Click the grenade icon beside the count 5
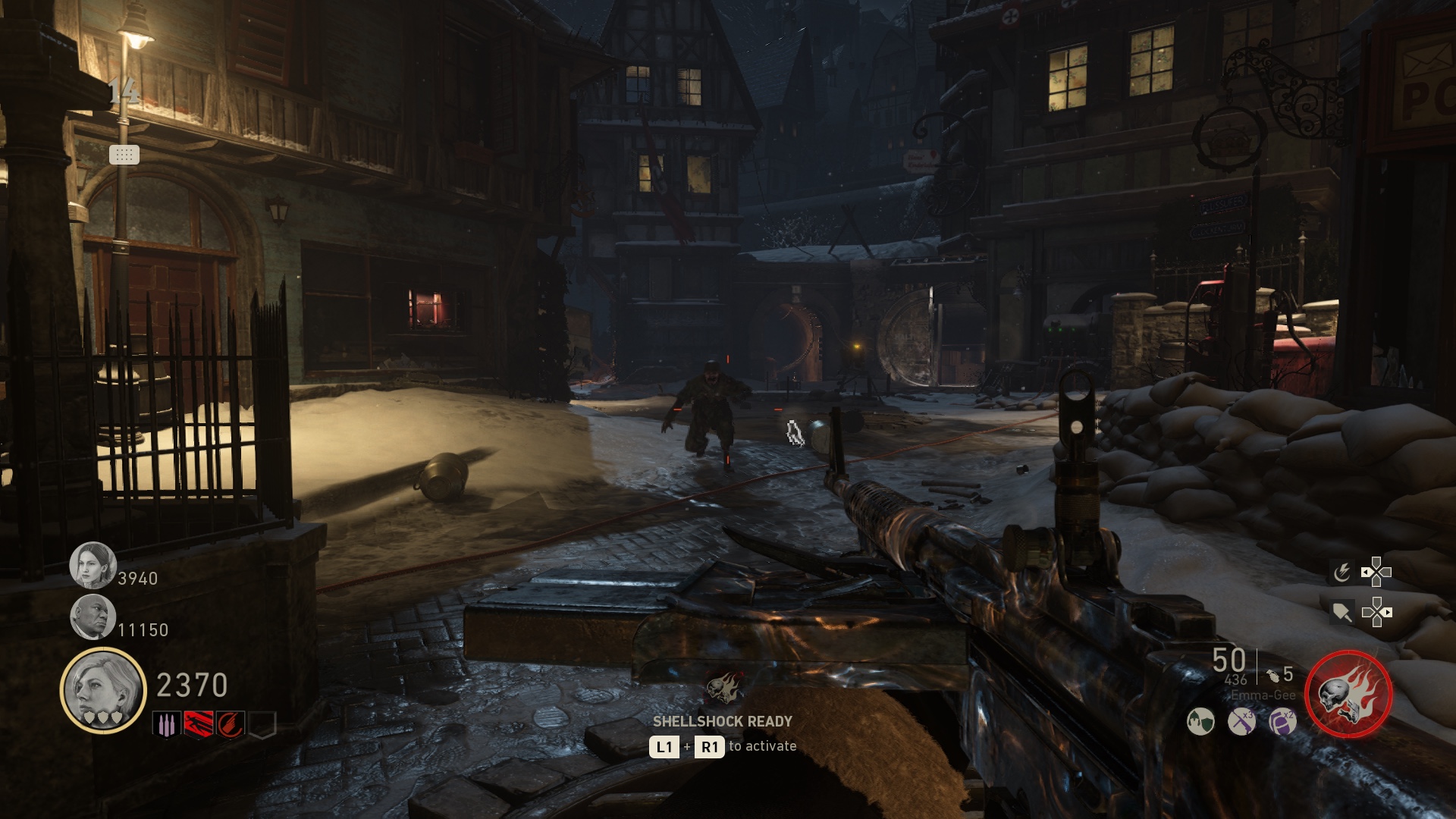The image size is (1456, 819). (1274, 677)
